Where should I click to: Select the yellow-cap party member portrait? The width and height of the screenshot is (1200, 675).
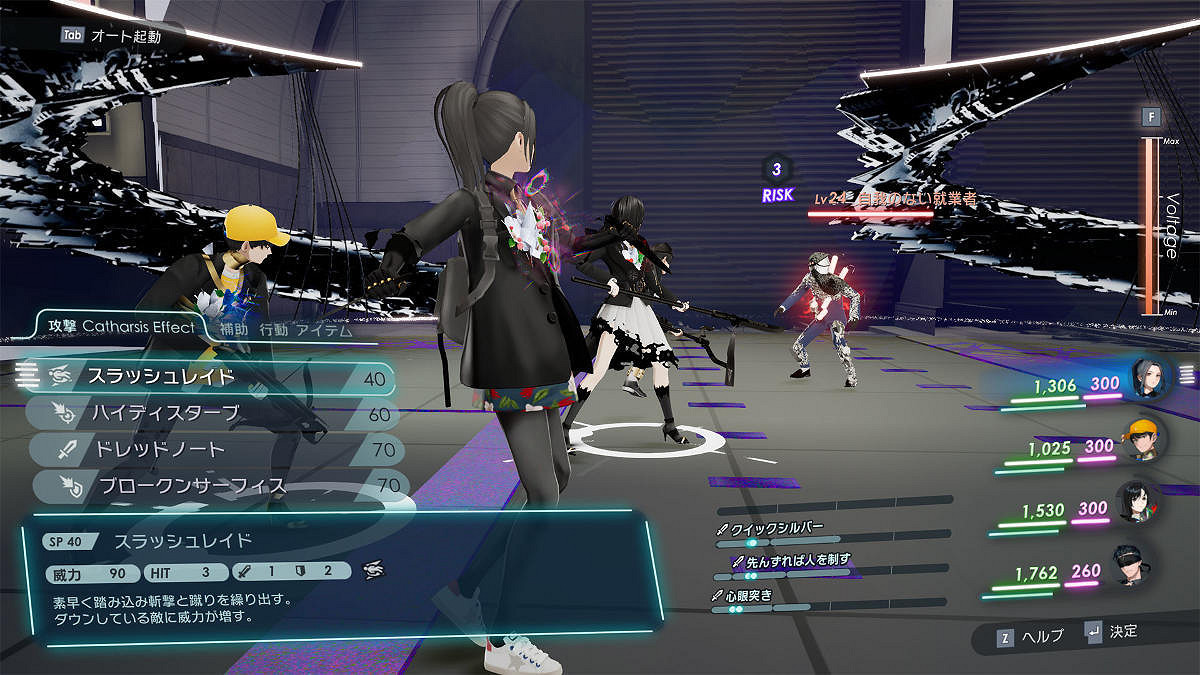pyautogui.click(x=1144, y=438)
